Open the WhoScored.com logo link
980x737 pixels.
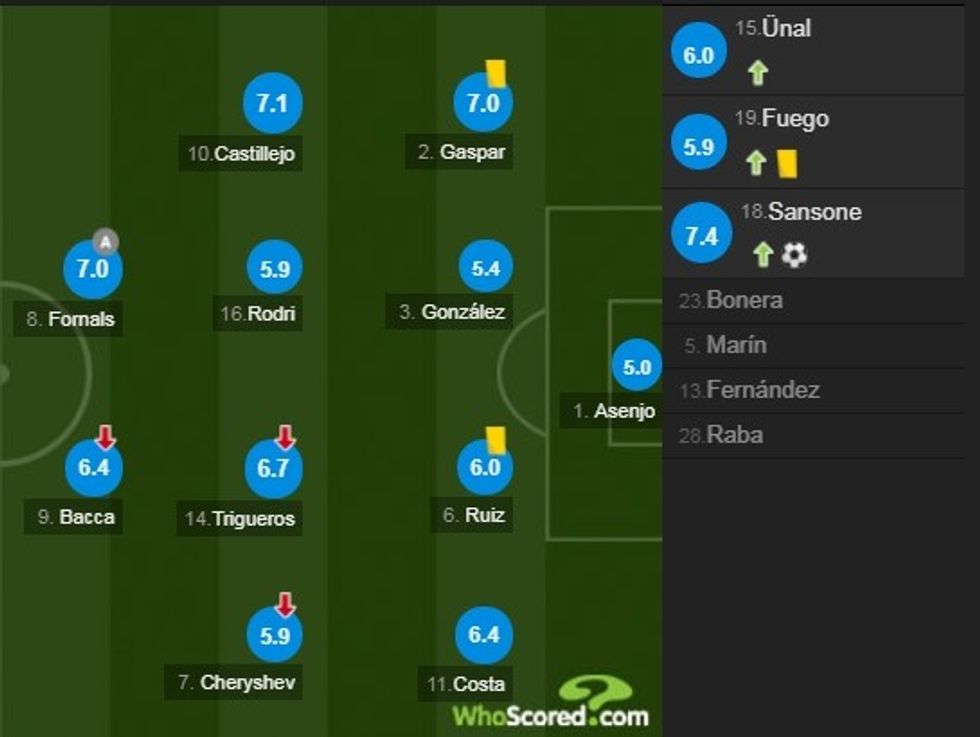click(551, 703)
